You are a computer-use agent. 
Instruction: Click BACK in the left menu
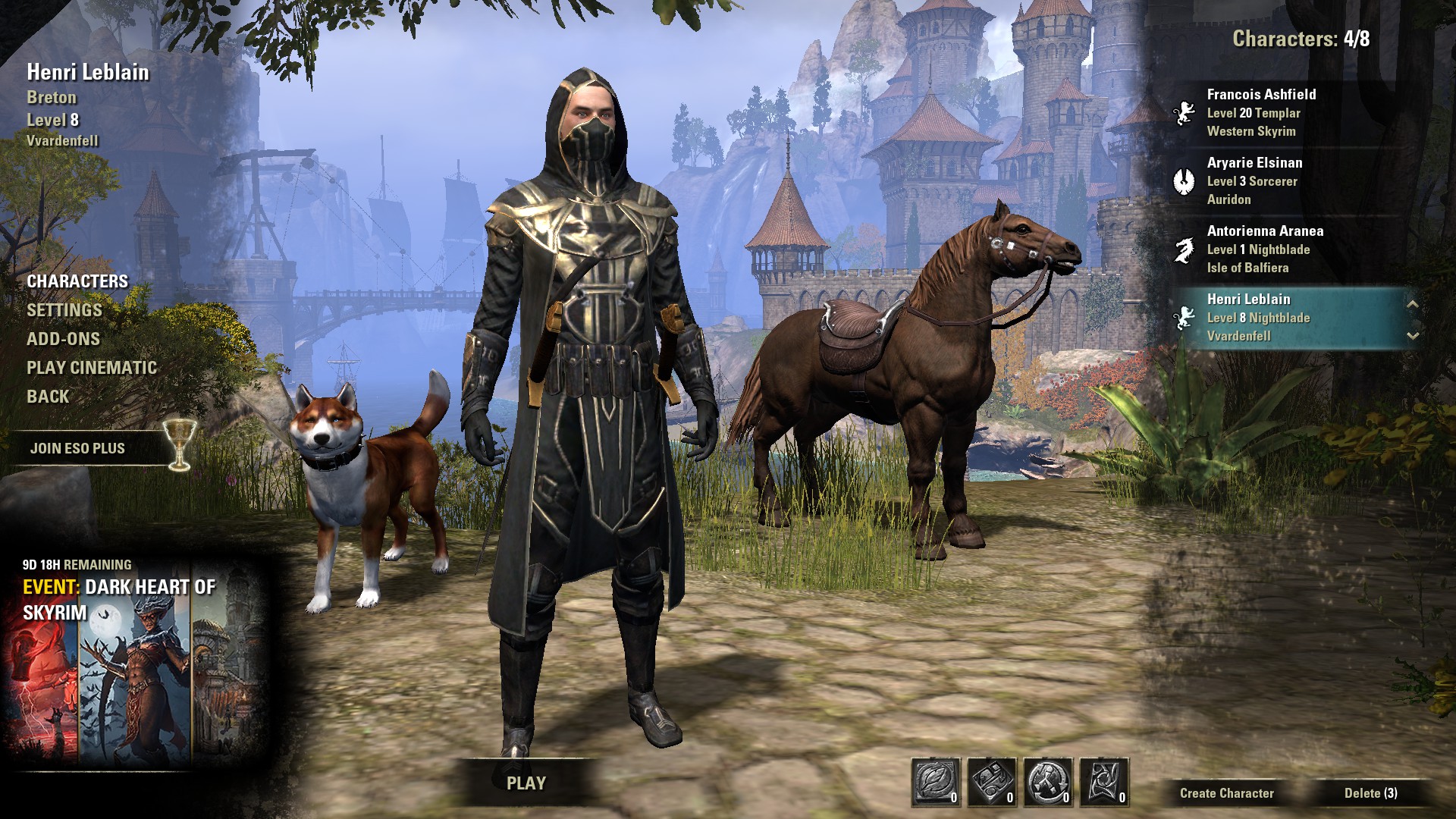[x=47, y=396]
